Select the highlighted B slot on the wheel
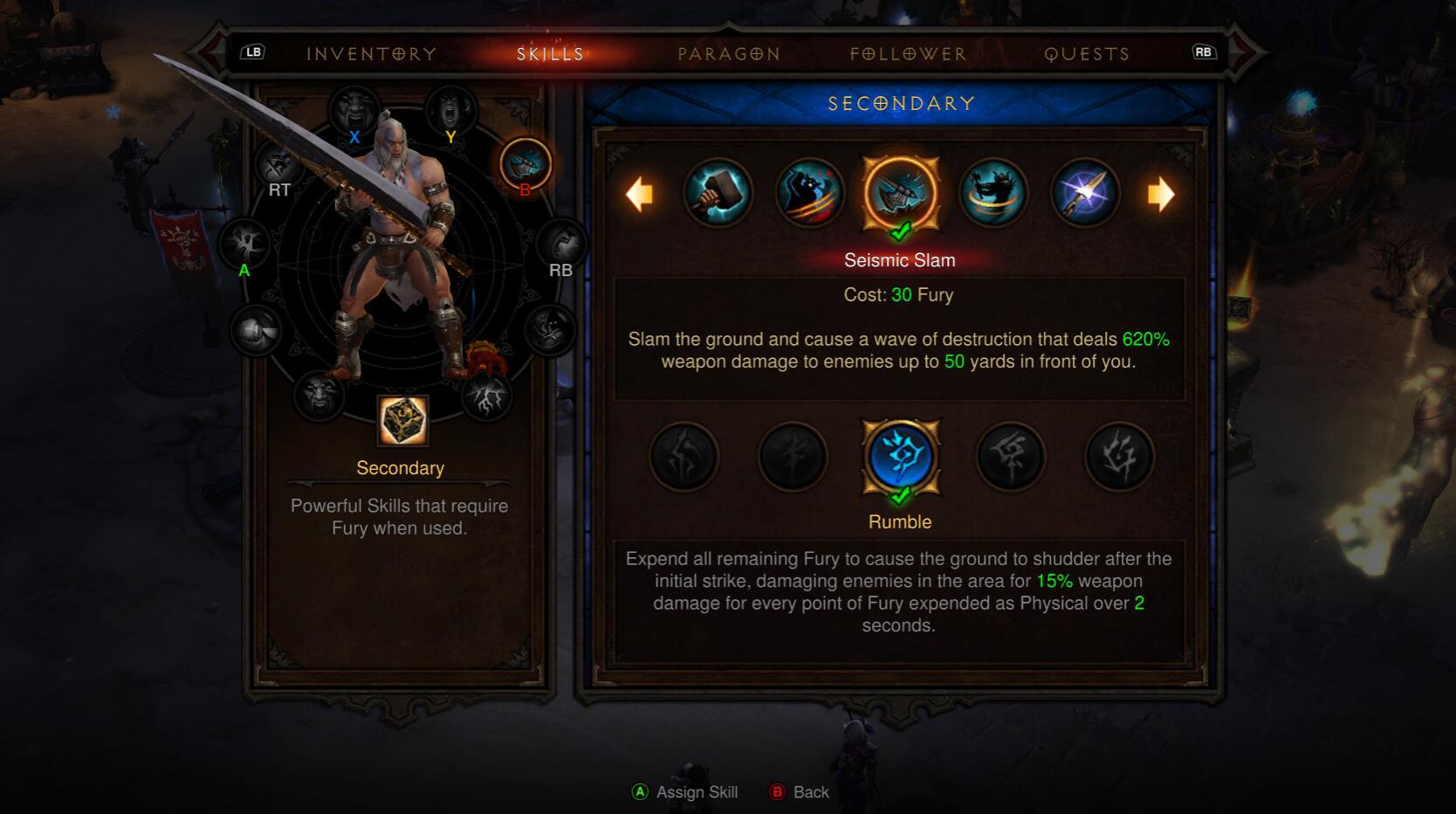This screenshot has height=814, width=1456. point(525,164)
